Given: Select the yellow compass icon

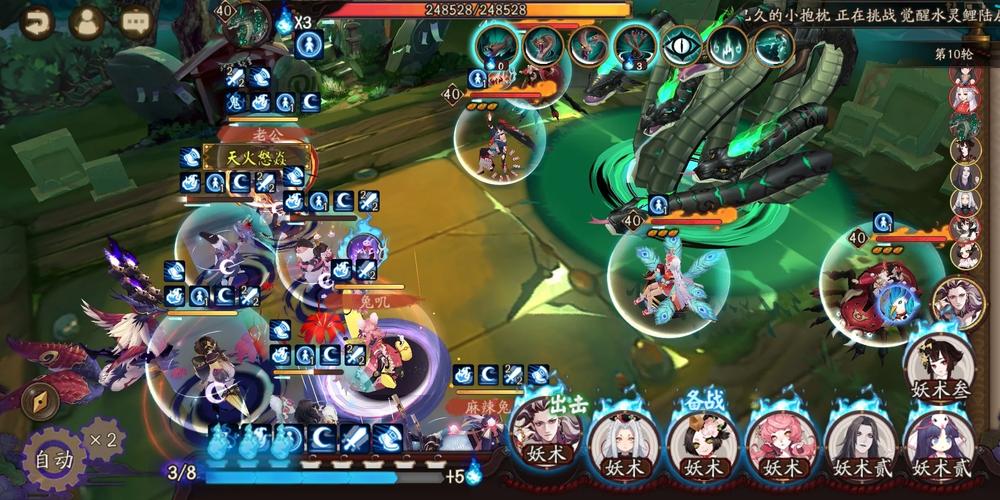Looking at the screenshot, I should (x=39, y=402).
